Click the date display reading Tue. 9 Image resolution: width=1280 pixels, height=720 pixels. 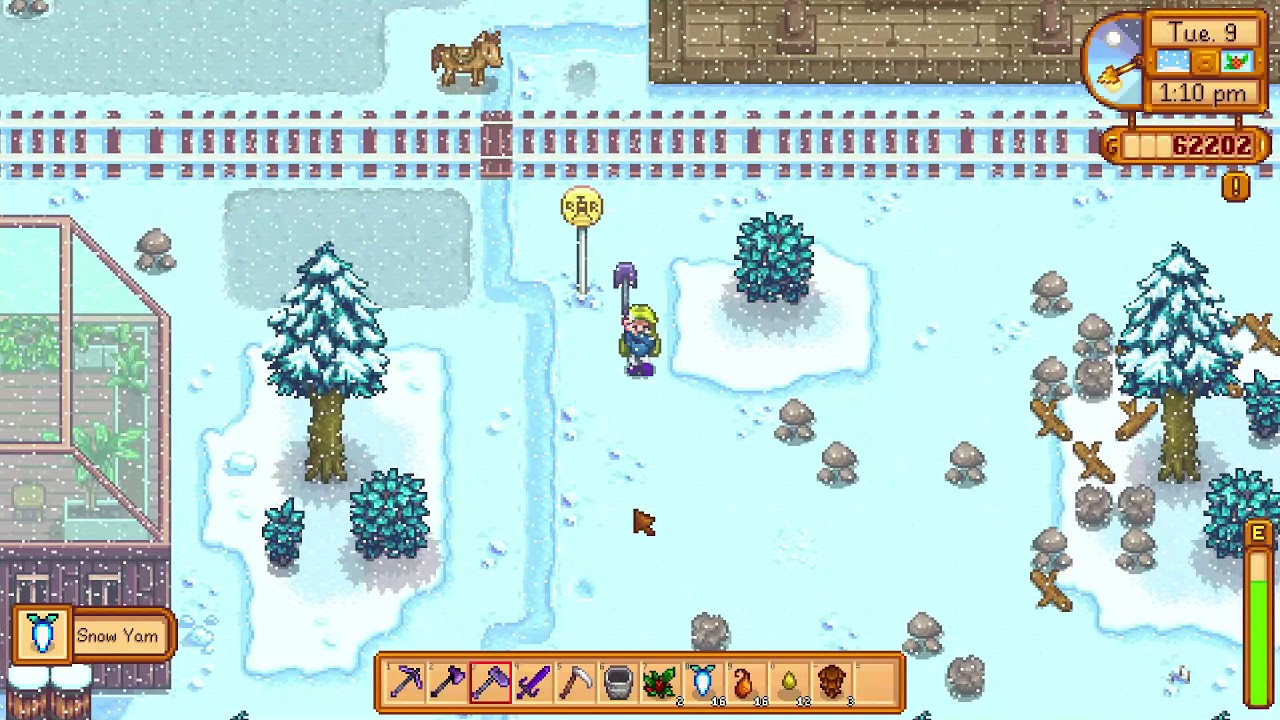[x=1204, y=32]
